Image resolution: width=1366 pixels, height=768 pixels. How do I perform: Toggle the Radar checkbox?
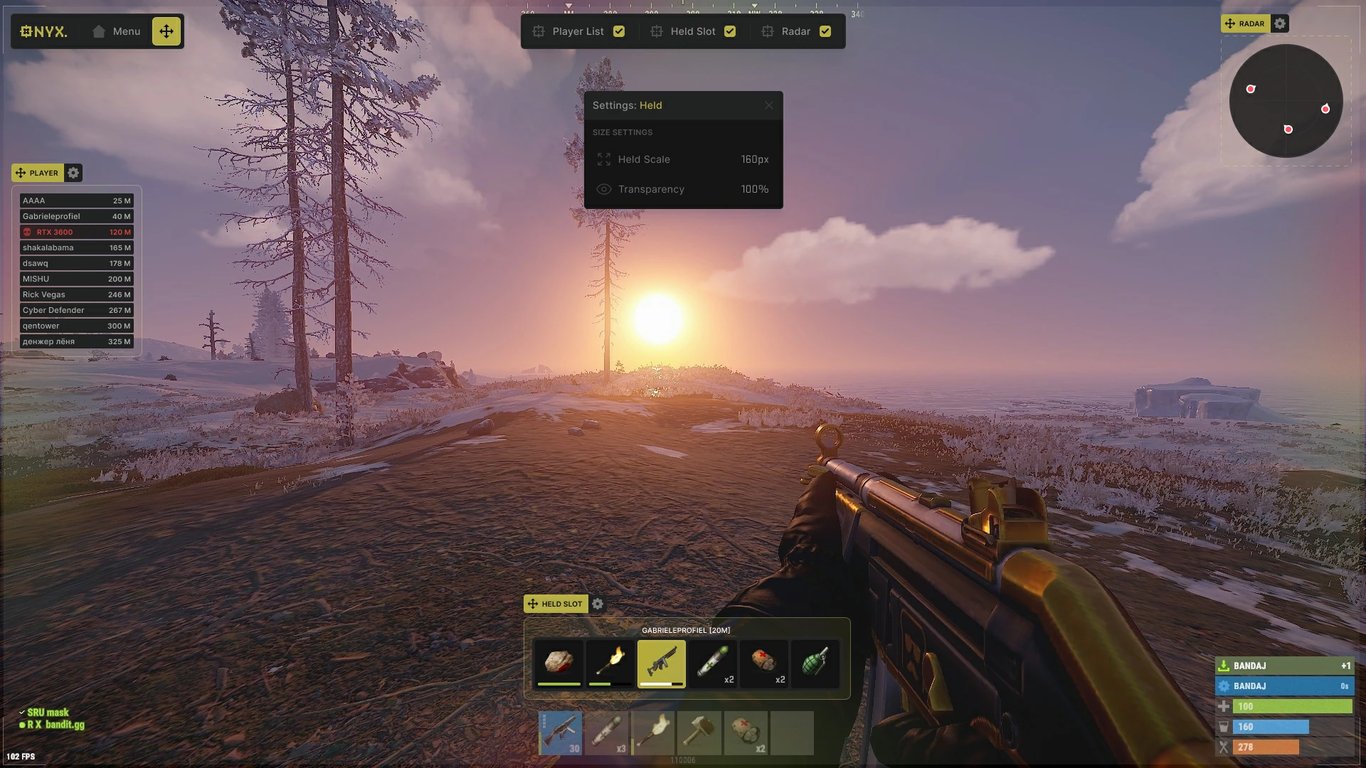pos(825,31)
